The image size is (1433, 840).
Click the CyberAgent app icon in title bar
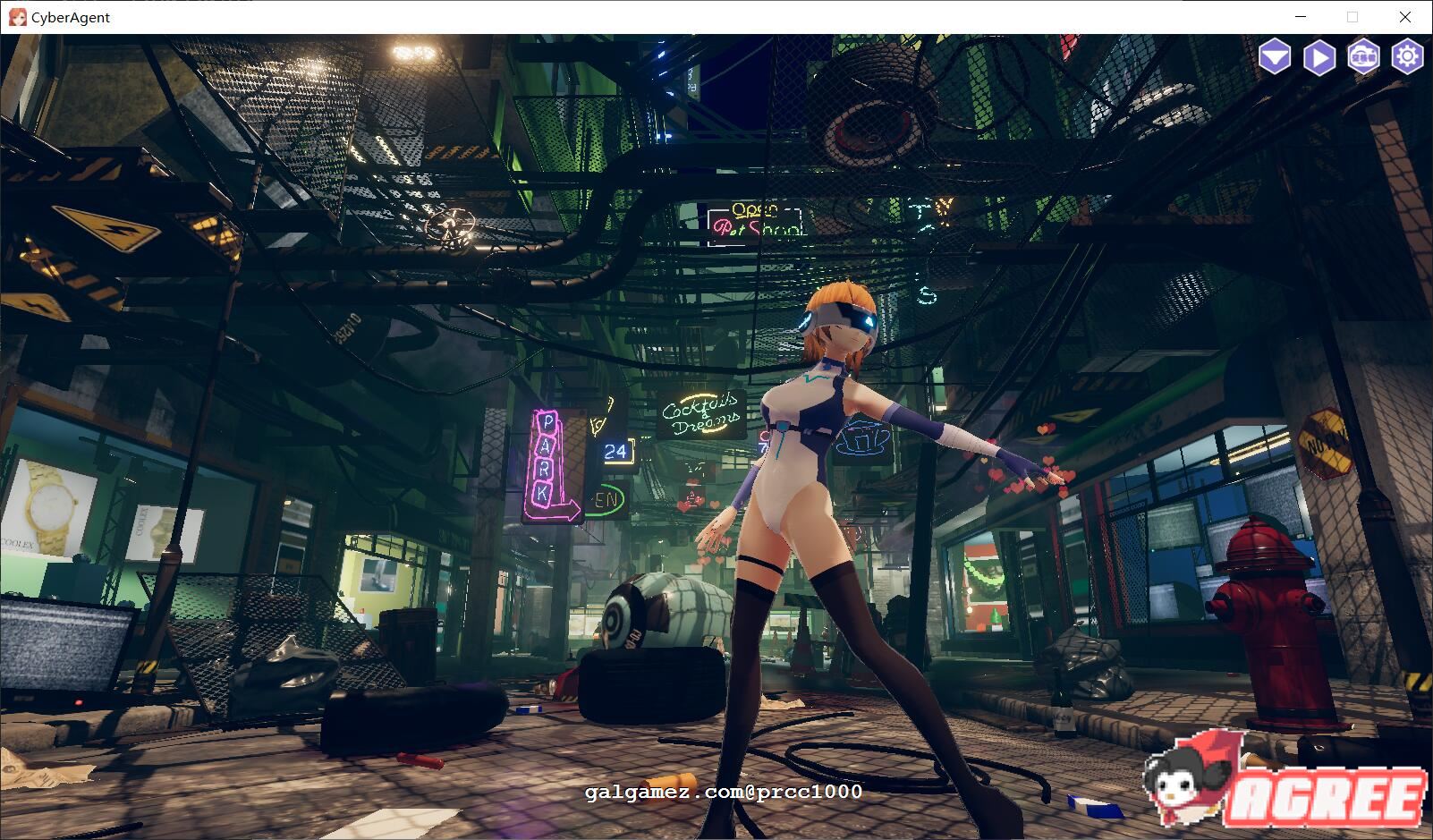pos(18,17)
